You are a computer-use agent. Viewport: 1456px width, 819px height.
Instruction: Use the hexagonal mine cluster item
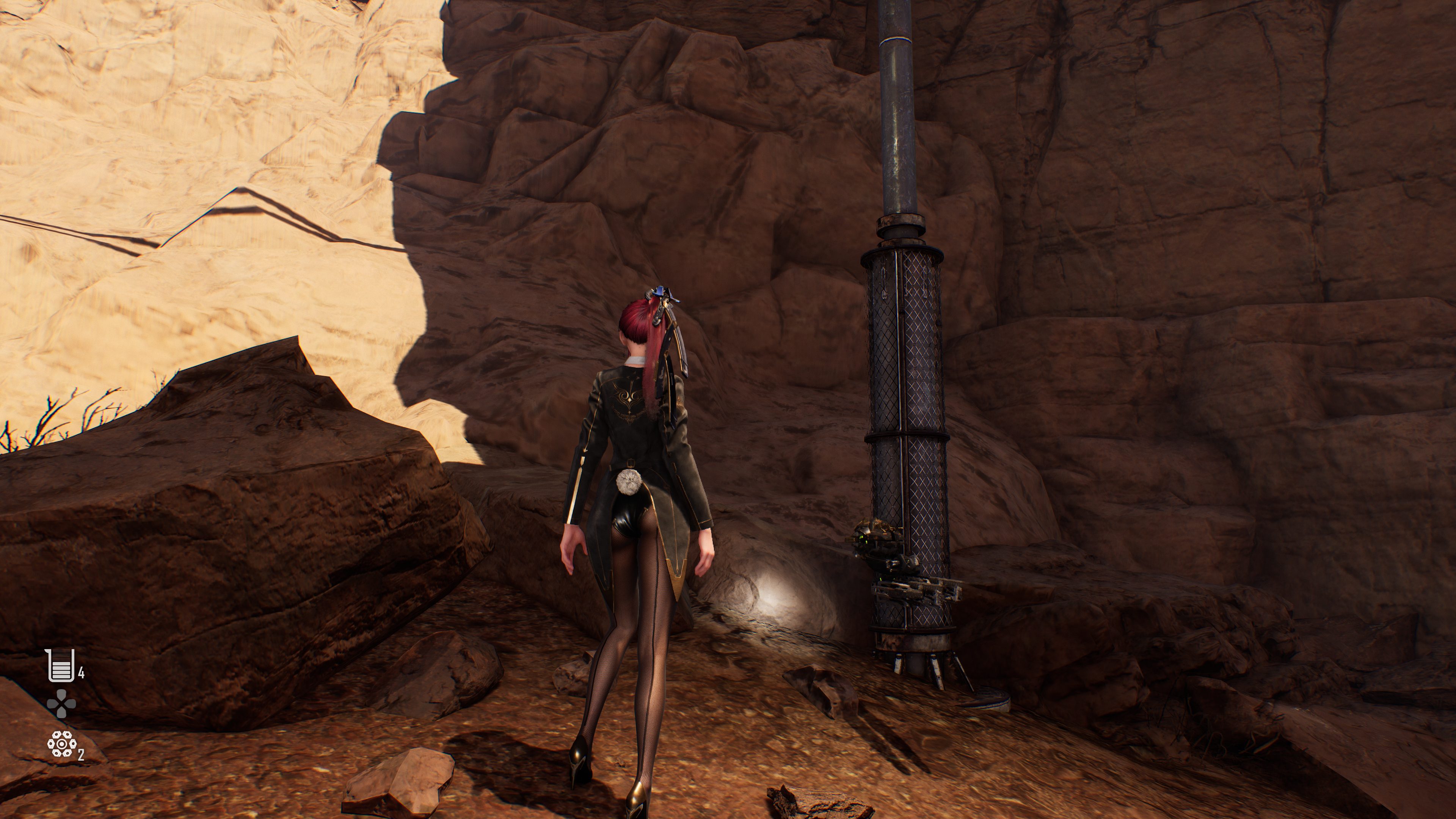point(61,744)
